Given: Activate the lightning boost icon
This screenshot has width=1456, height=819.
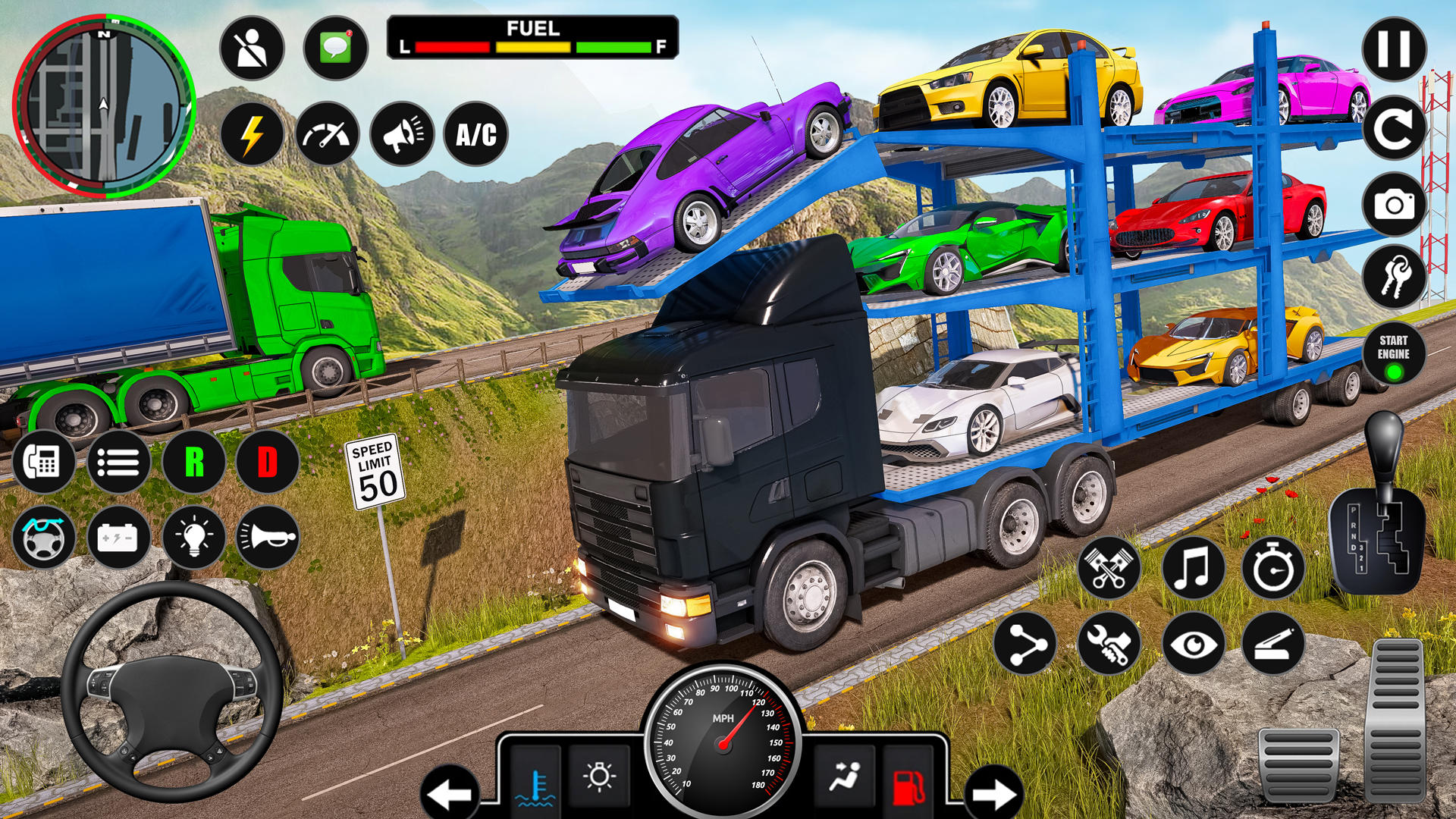Looking at the screenshot, I should (253, 135).
